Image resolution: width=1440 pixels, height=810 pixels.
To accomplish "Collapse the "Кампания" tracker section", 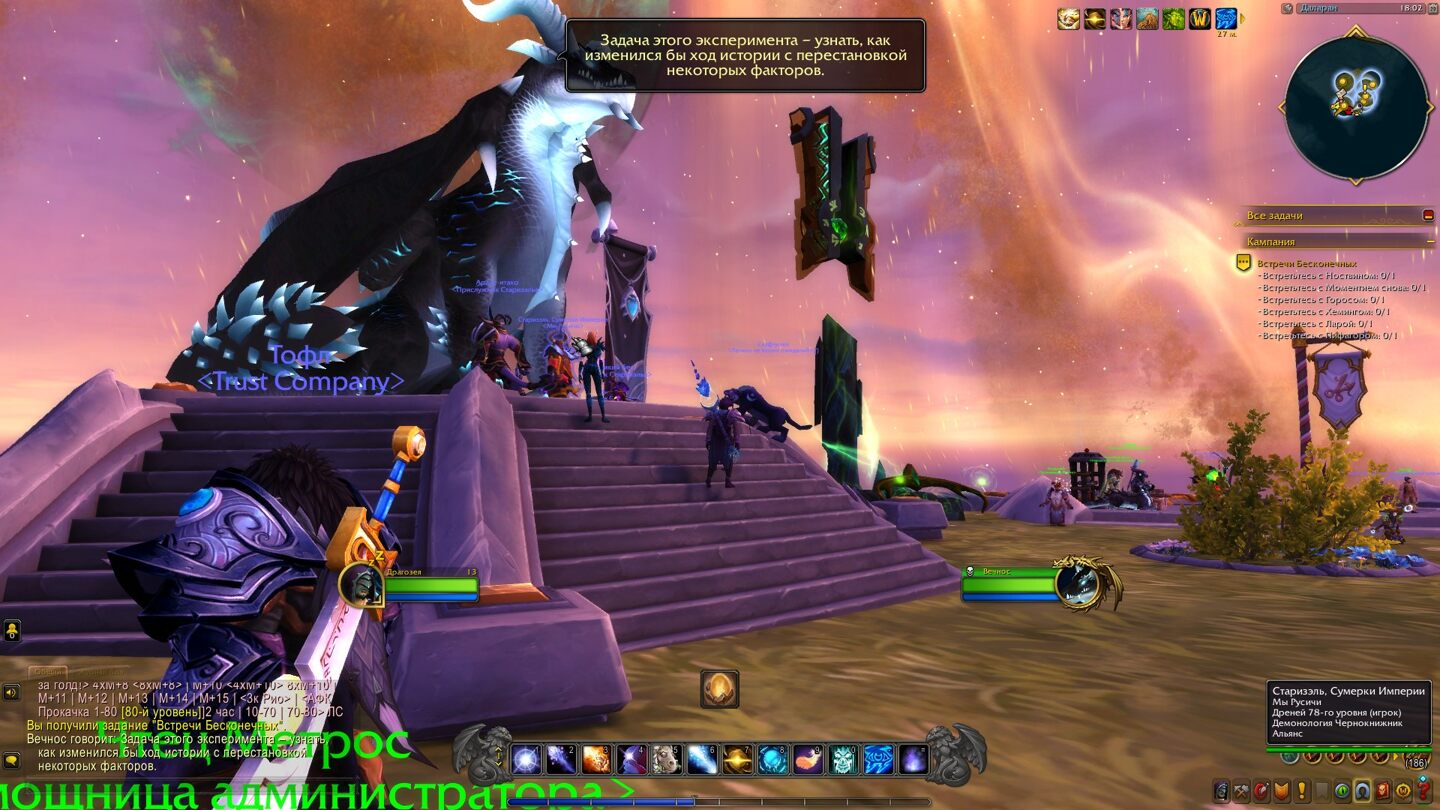I will pos(1428,241).
